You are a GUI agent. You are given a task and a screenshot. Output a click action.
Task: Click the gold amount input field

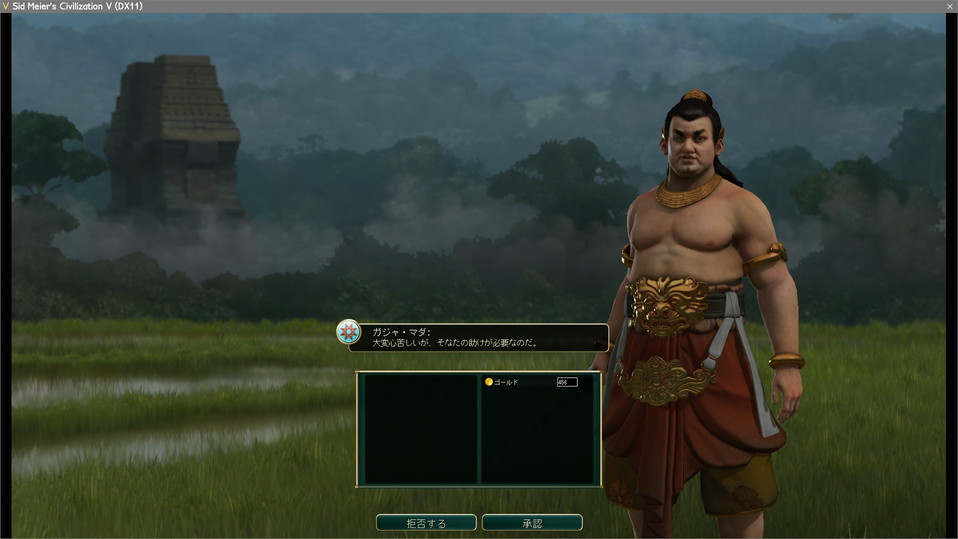[x=567, y=382]
